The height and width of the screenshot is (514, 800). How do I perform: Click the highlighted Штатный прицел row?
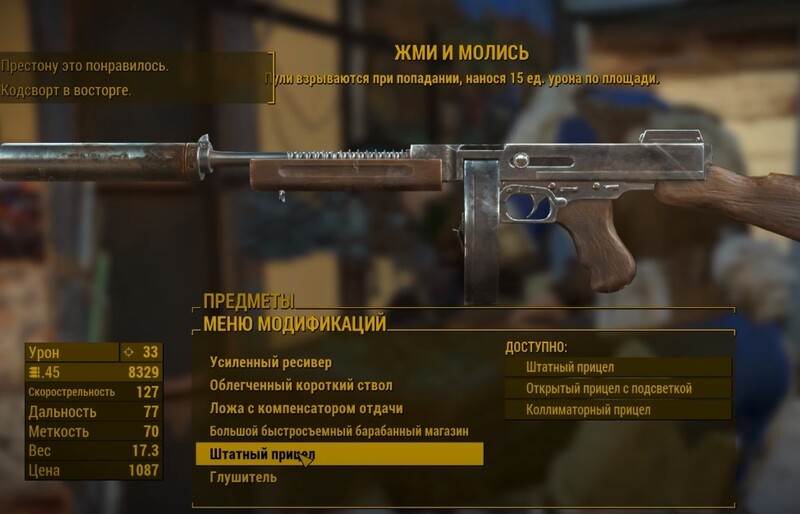tap(339, 454)
